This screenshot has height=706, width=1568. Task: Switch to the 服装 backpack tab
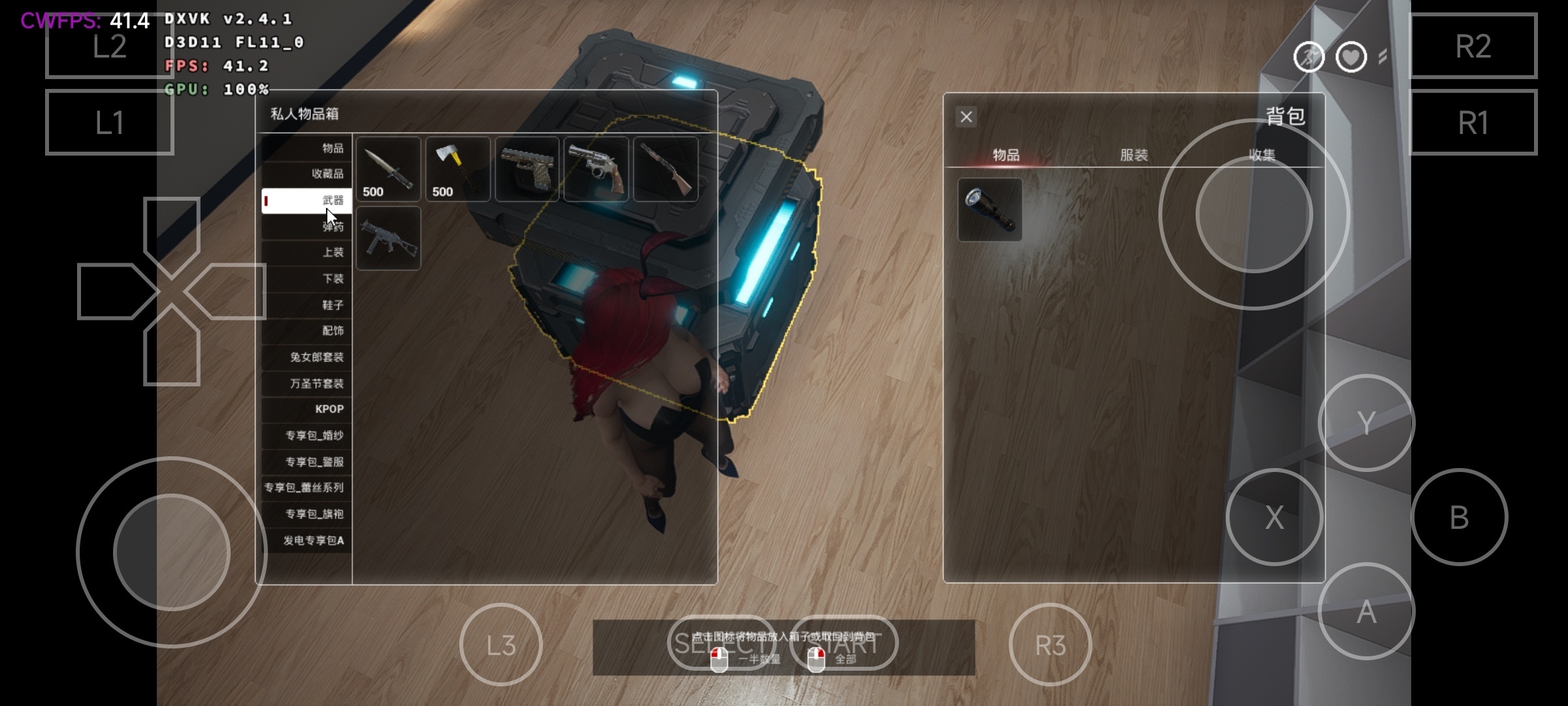click(x=1134, y=155)
